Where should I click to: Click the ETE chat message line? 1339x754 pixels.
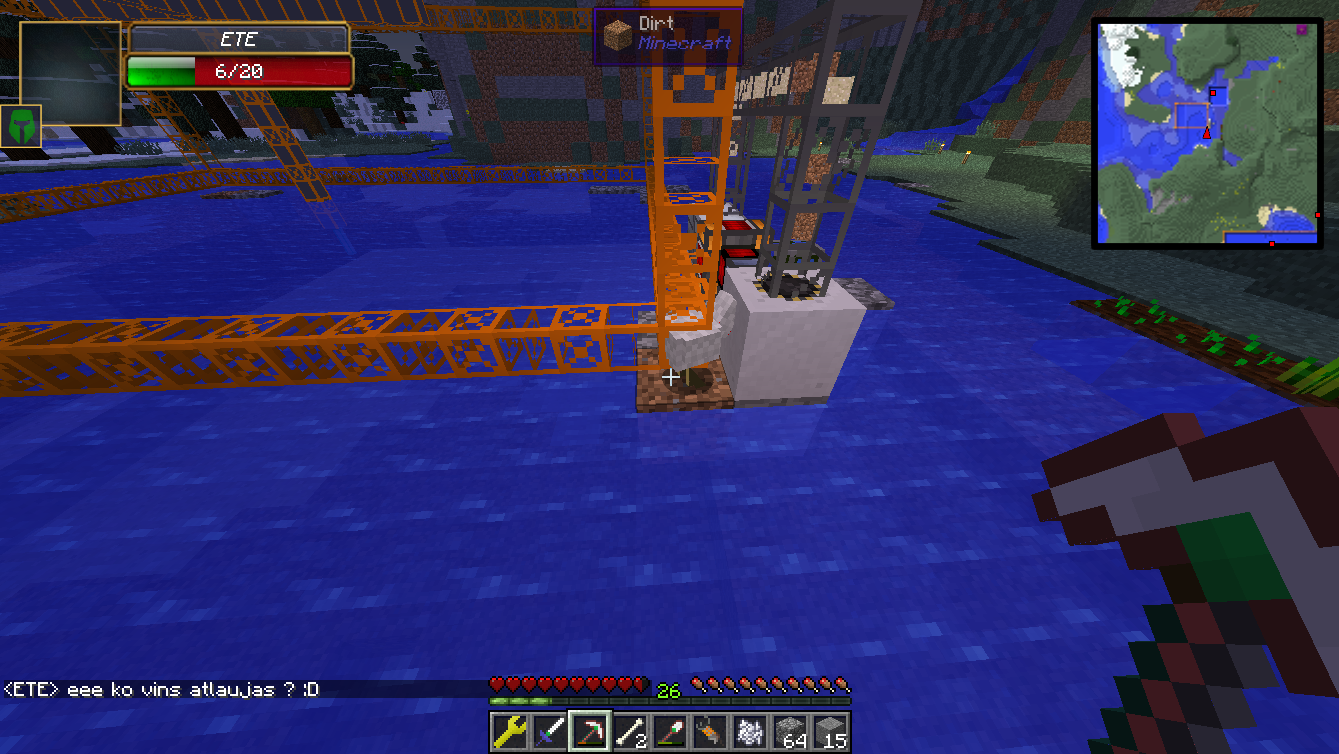162,690
